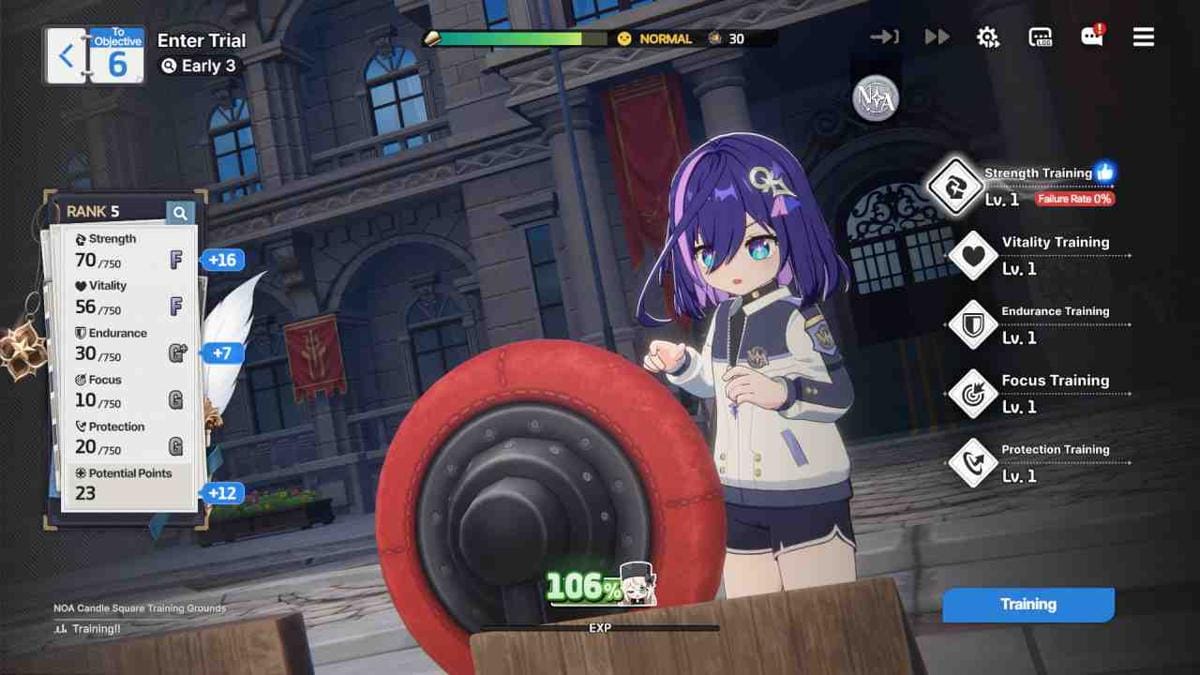Screen dimensions: 1200x675
Task: Open the log window icon
Action: 1040,37
